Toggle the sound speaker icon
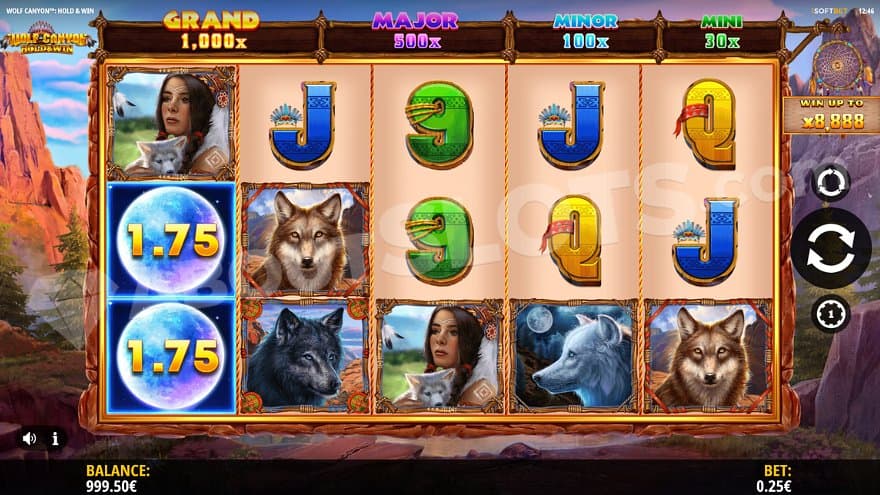This screenshot has height=495, width=880. tap(30, 438)
